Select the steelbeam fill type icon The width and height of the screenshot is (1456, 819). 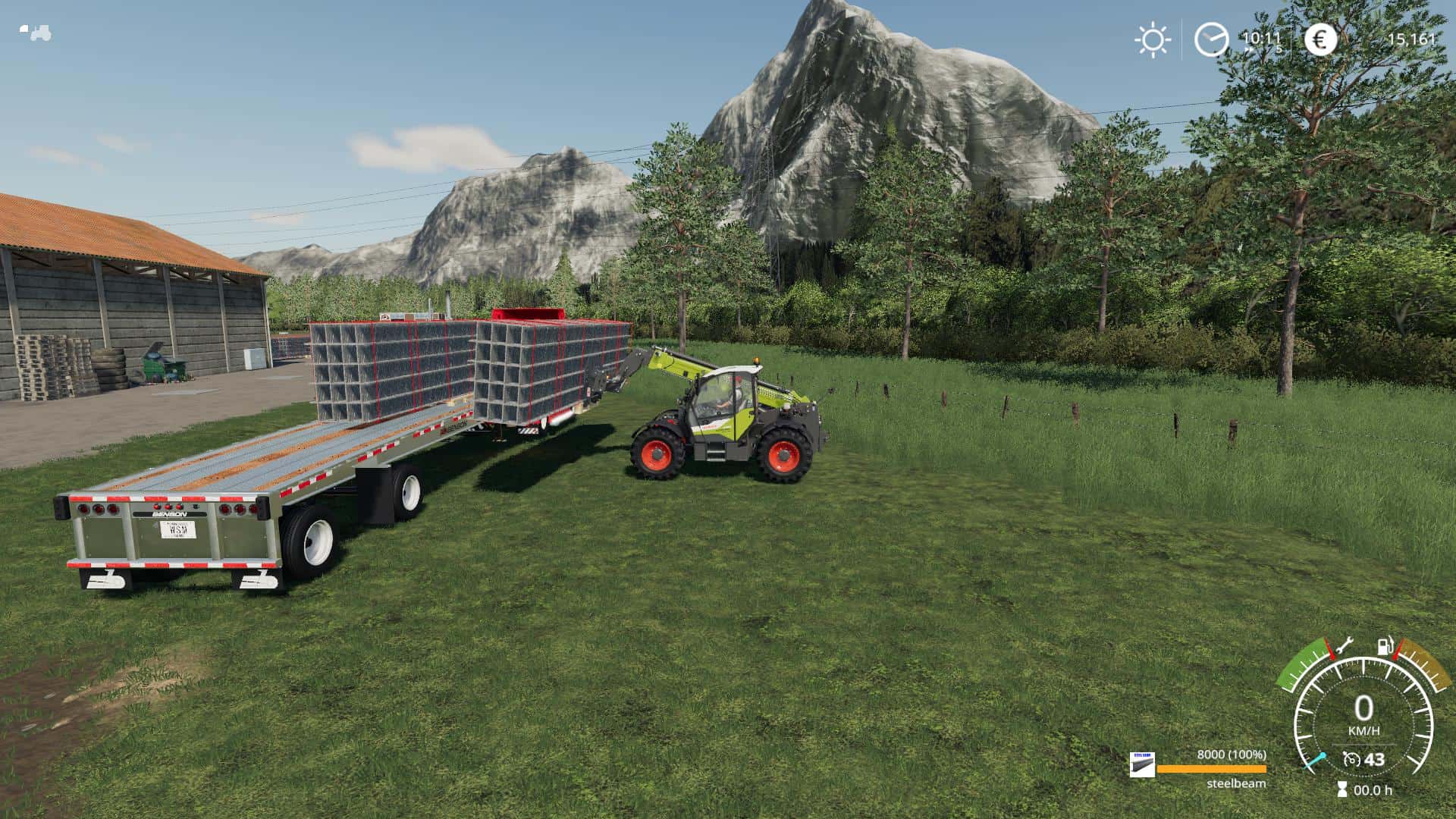point(1141,765)
